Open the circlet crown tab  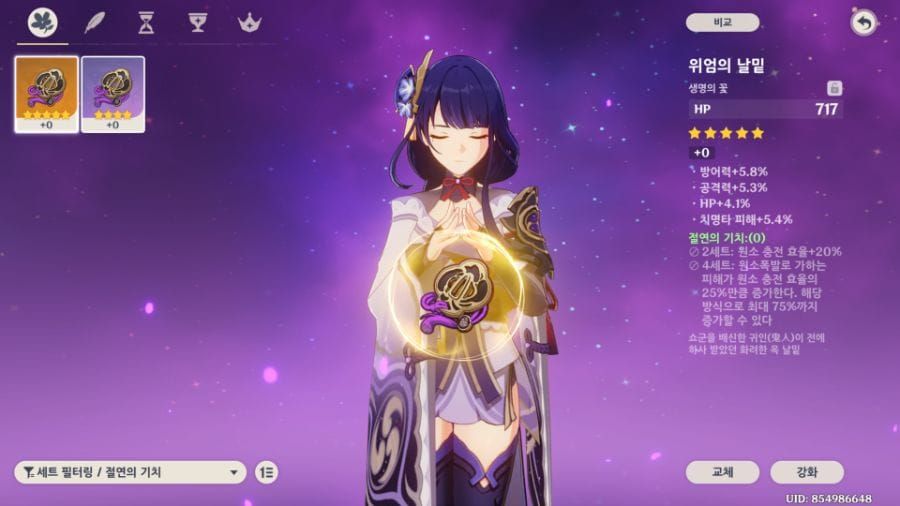coord(248,22)
